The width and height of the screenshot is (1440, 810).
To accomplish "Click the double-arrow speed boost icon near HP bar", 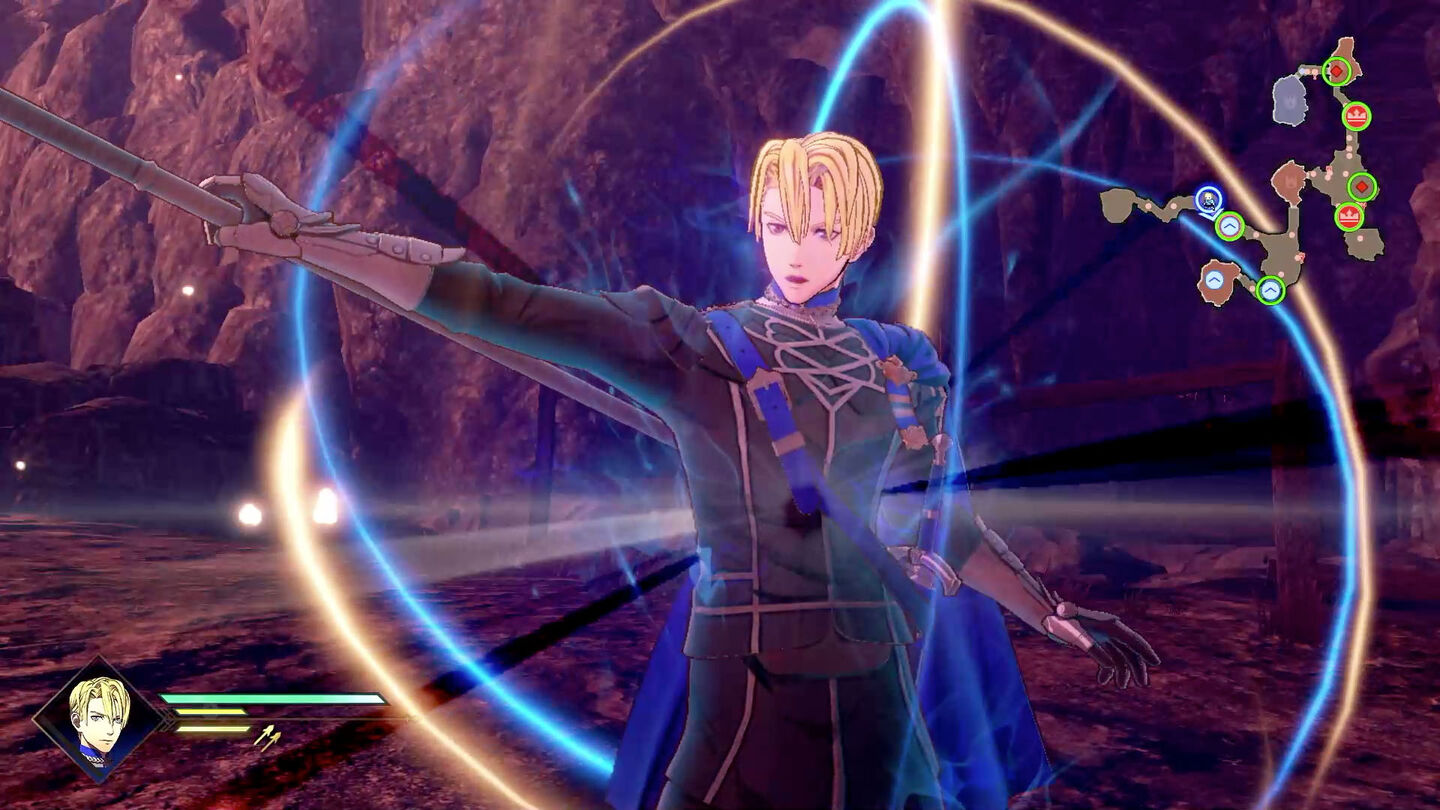I will click(268, 737).
